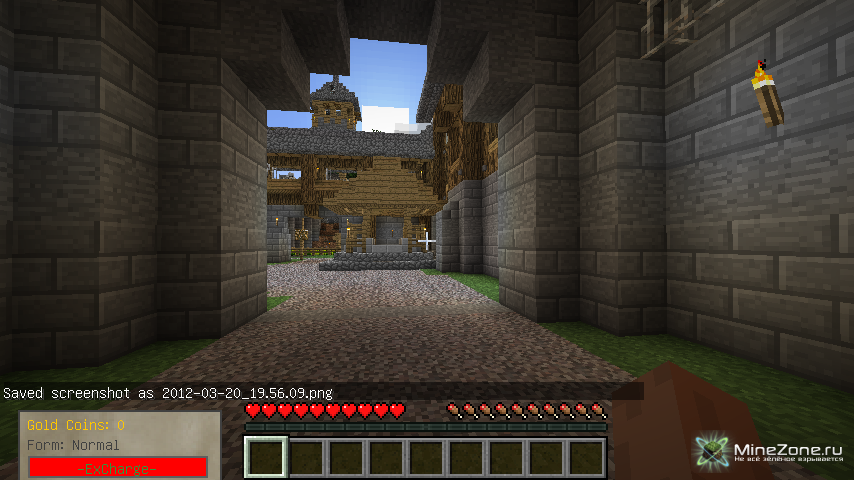Select the highlighted first hotbar slot
854x480 pixels.
point(266,458)
